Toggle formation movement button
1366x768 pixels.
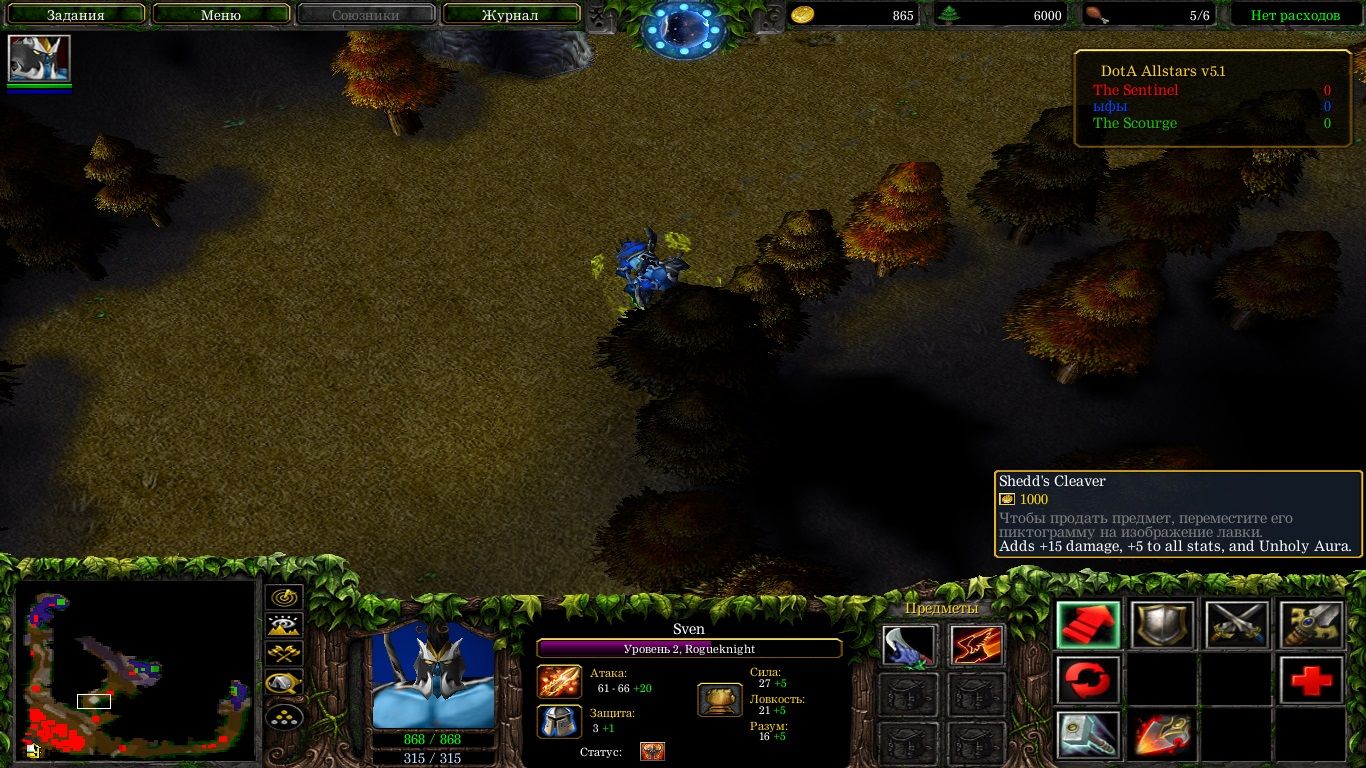[285, 717]
